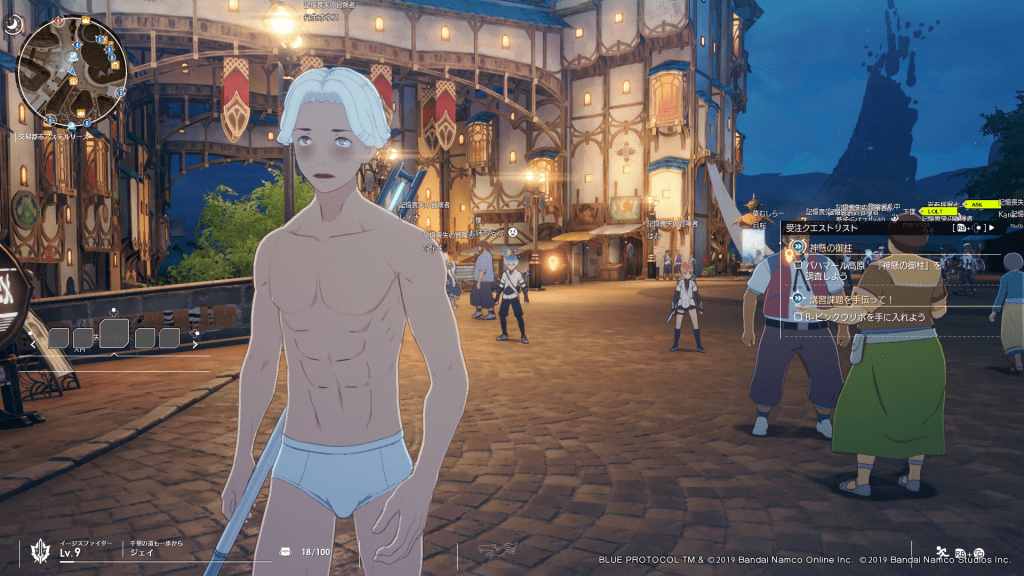Click the large center slot in the shortcut bar
This screenshot has height=576, width=1024.
pos(114,333)
